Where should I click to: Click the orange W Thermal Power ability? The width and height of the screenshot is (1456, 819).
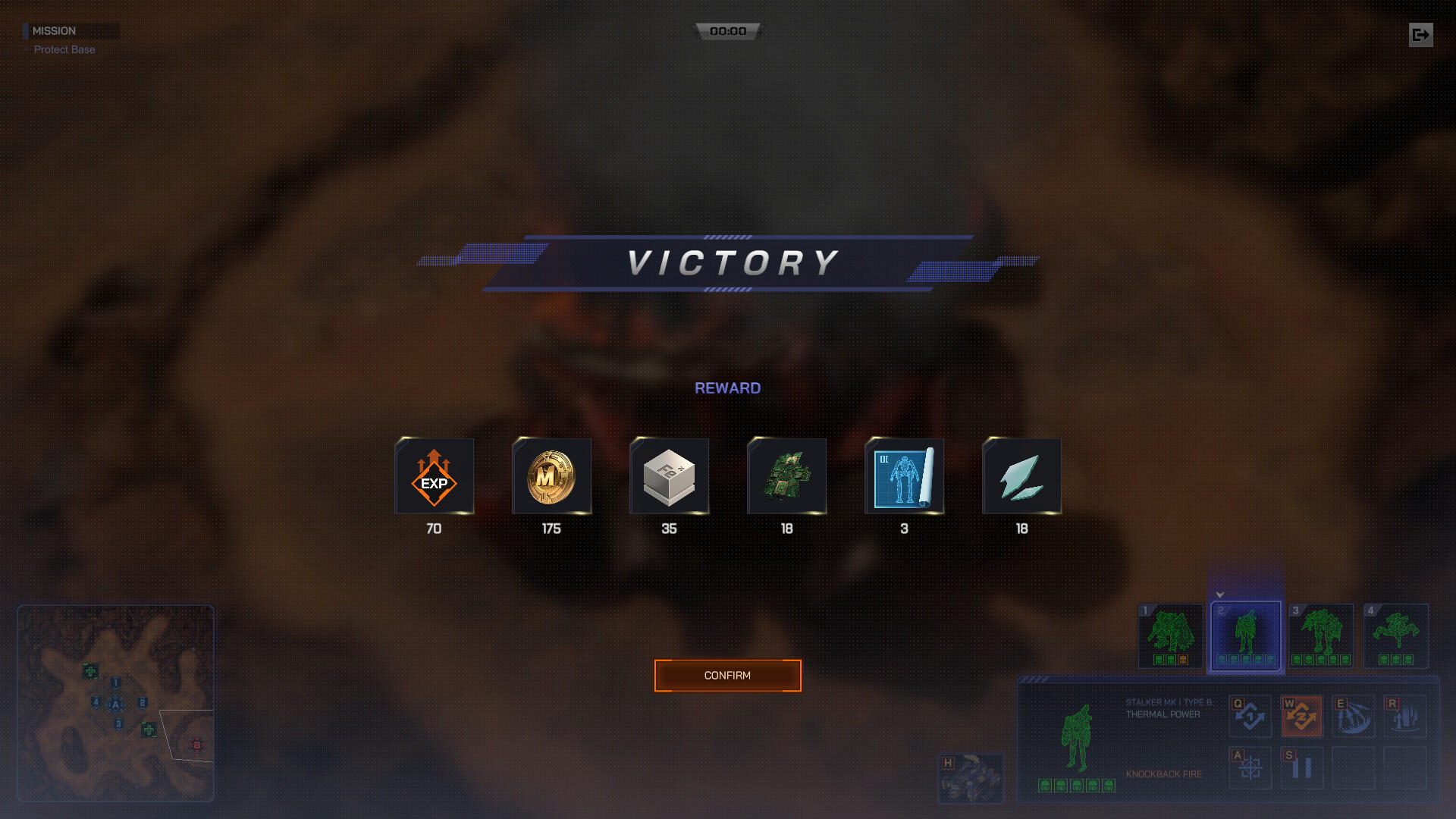coord(1302,715)
